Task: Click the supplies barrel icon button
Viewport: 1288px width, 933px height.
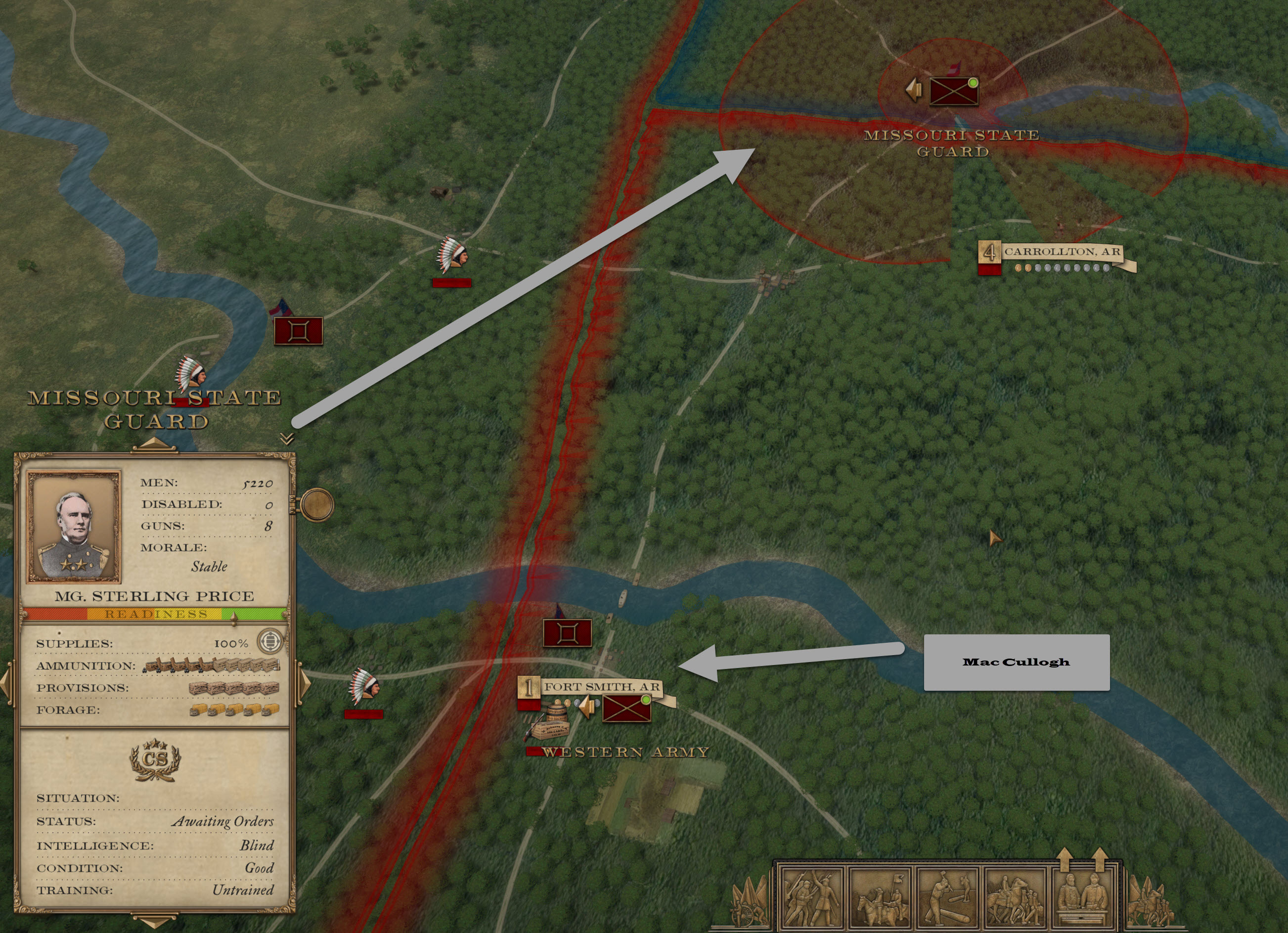Action: [270, 642]
